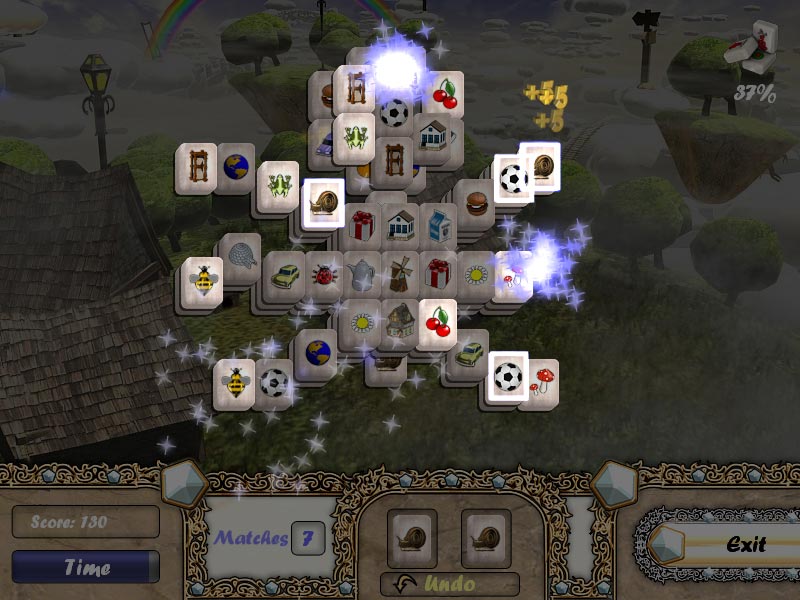The width and height of the screenshot is (800, 600).
Task: Select the milk carton tile
Action: click(x=437, y=224)
